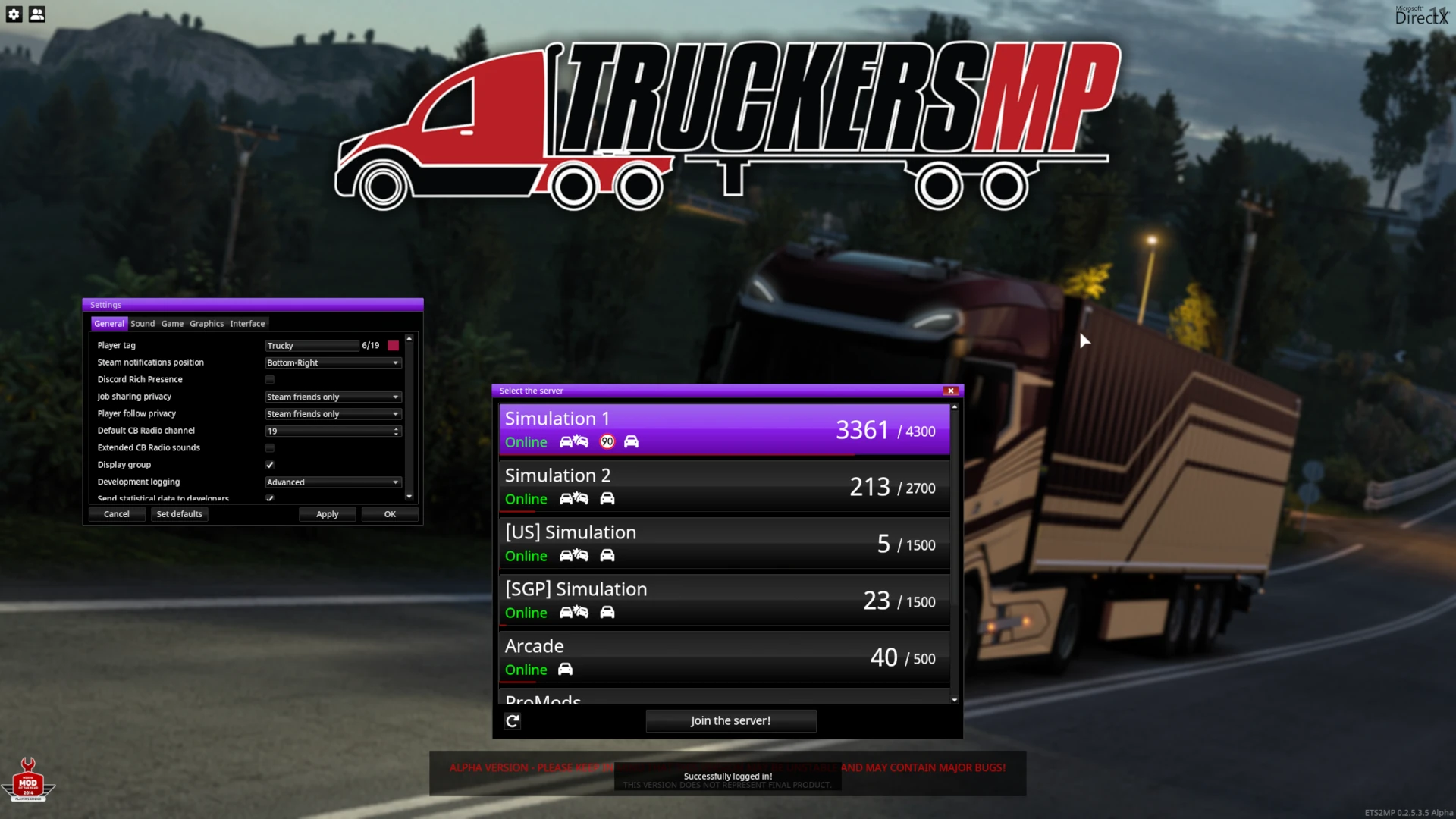Toggle the Display group checkbox

point(270,465)
